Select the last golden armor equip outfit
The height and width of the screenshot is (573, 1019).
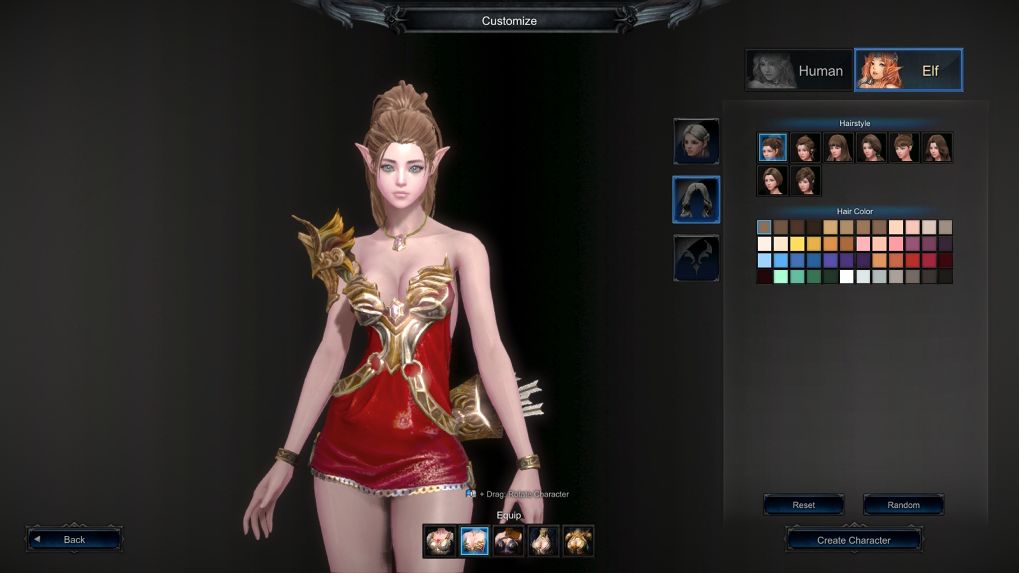(578, 541)
